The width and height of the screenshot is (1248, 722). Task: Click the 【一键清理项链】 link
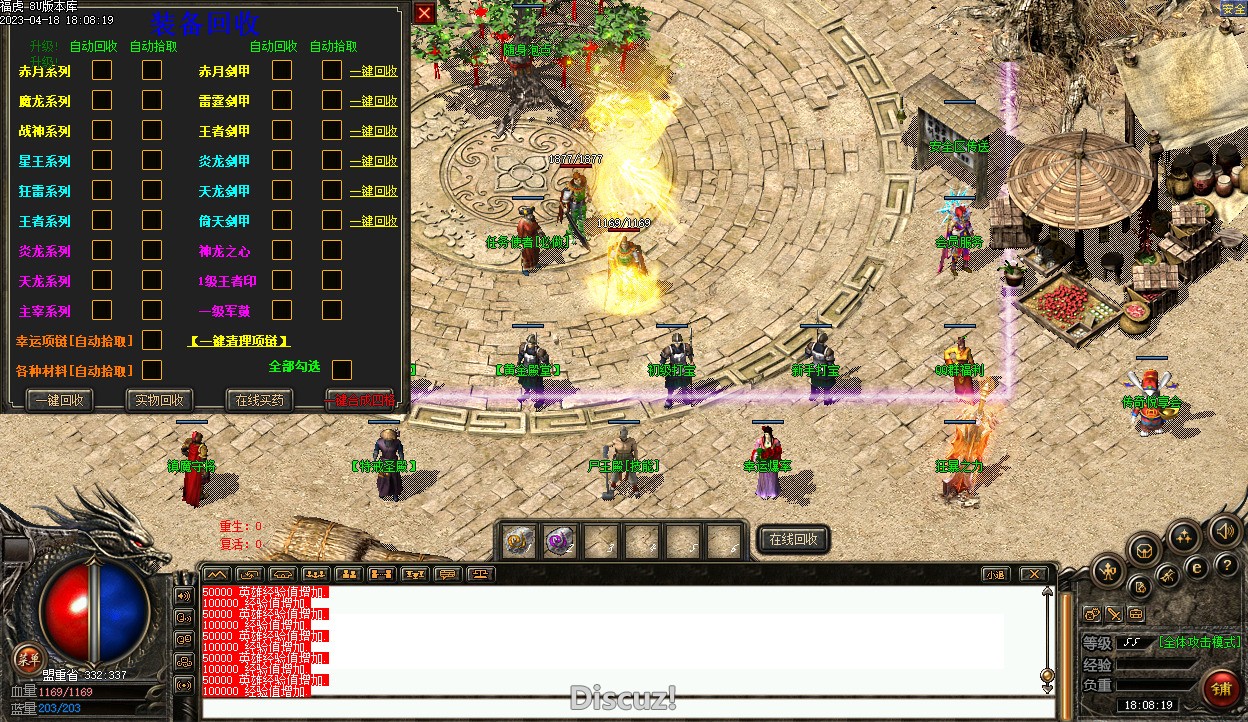coord(239,341)
